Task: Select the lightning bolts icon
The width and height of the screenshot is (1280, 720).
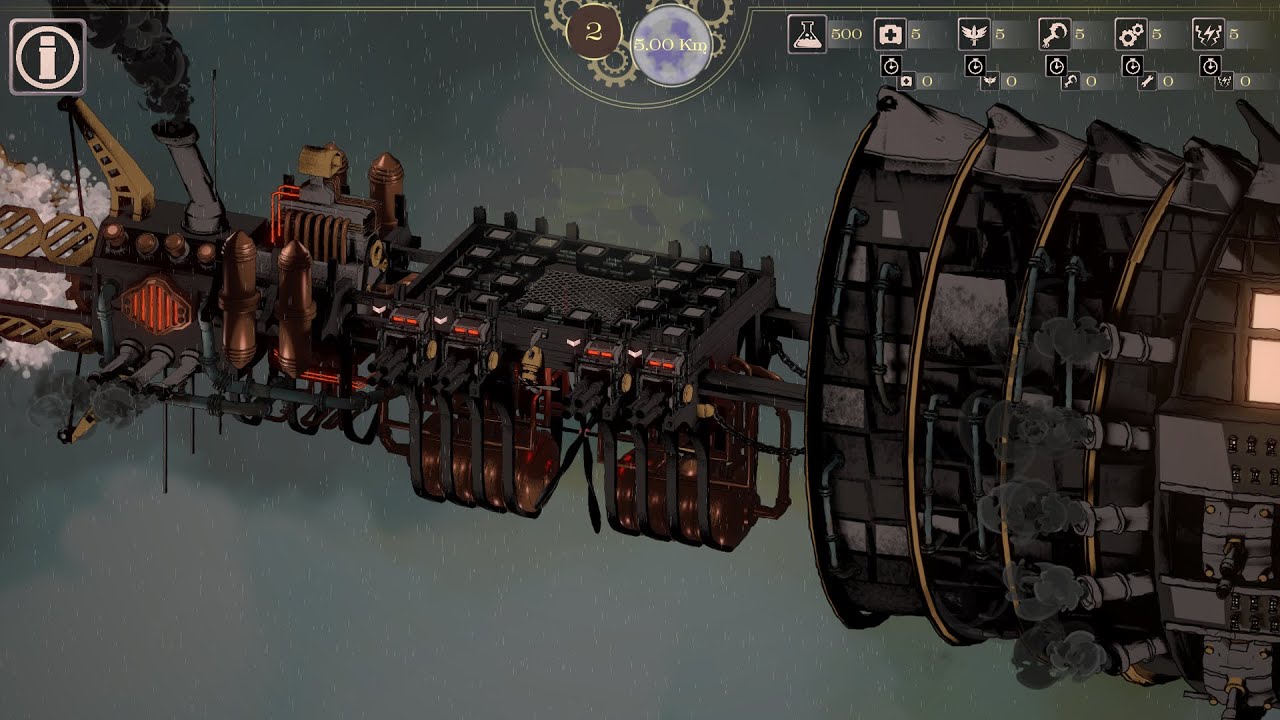Action: click(x=1209, y=35)
